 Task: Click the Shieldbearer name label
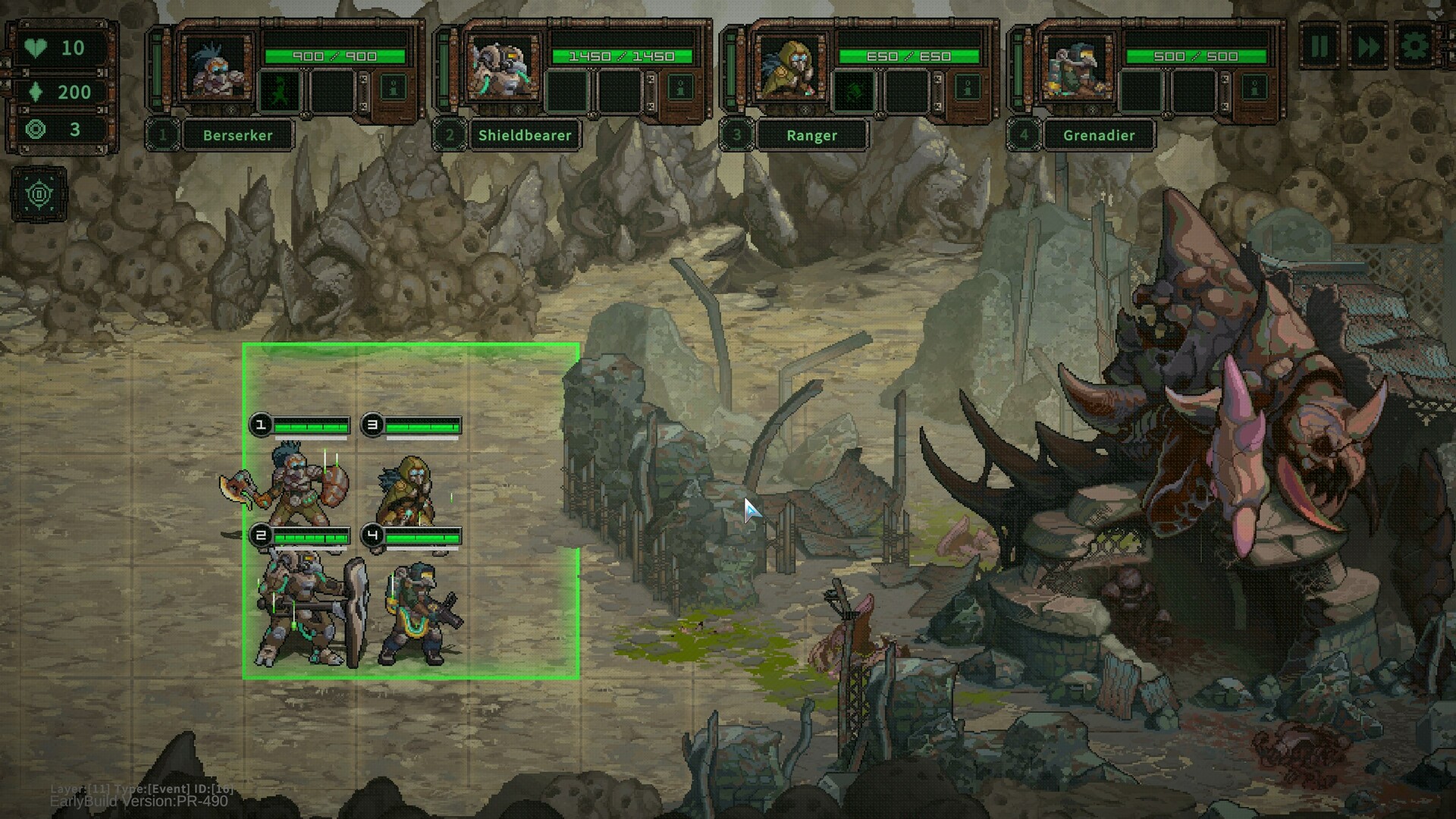pos(525,136)
